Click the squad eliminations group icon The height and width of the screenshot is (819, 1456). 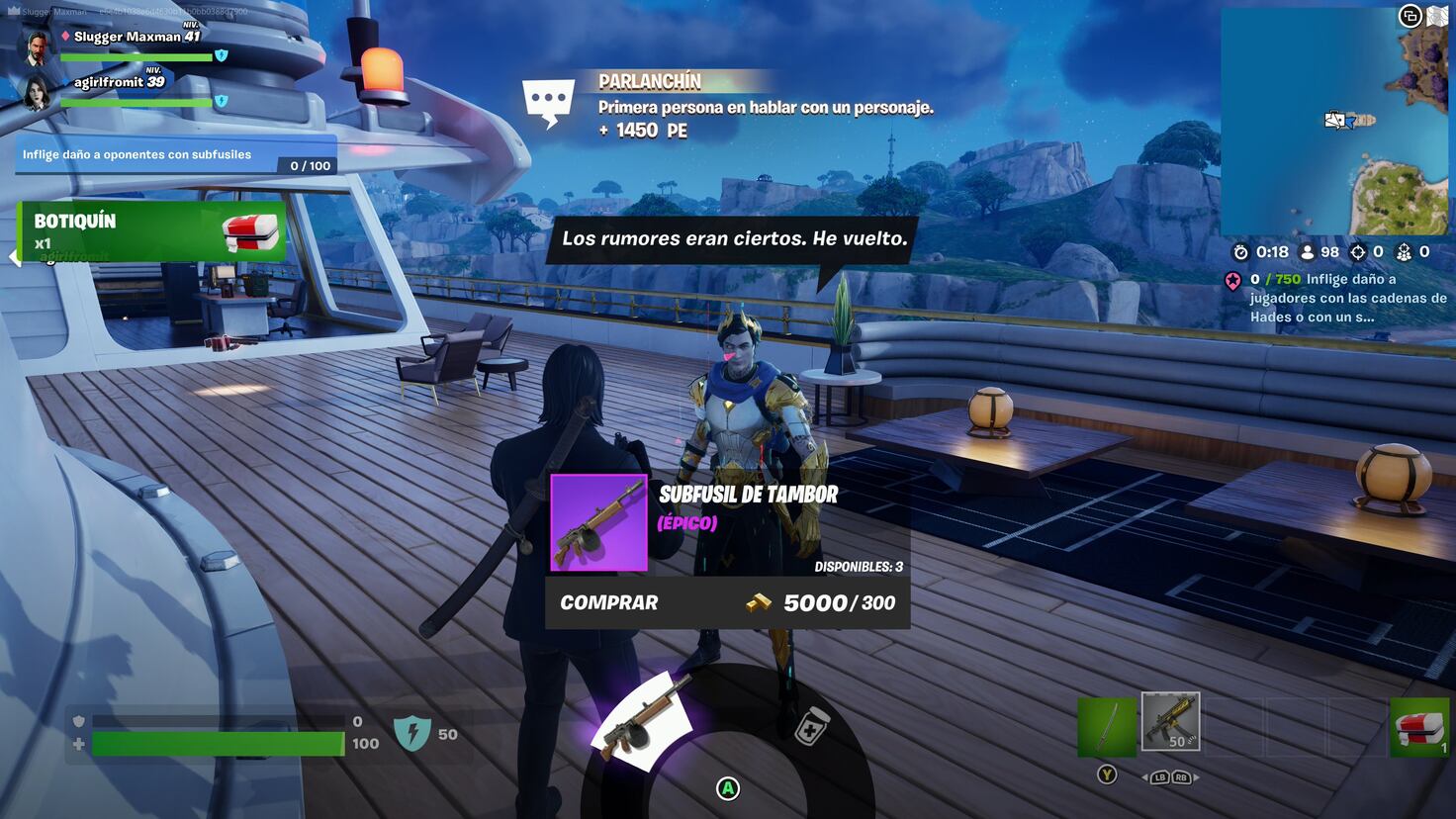[x=1404, y=252]
